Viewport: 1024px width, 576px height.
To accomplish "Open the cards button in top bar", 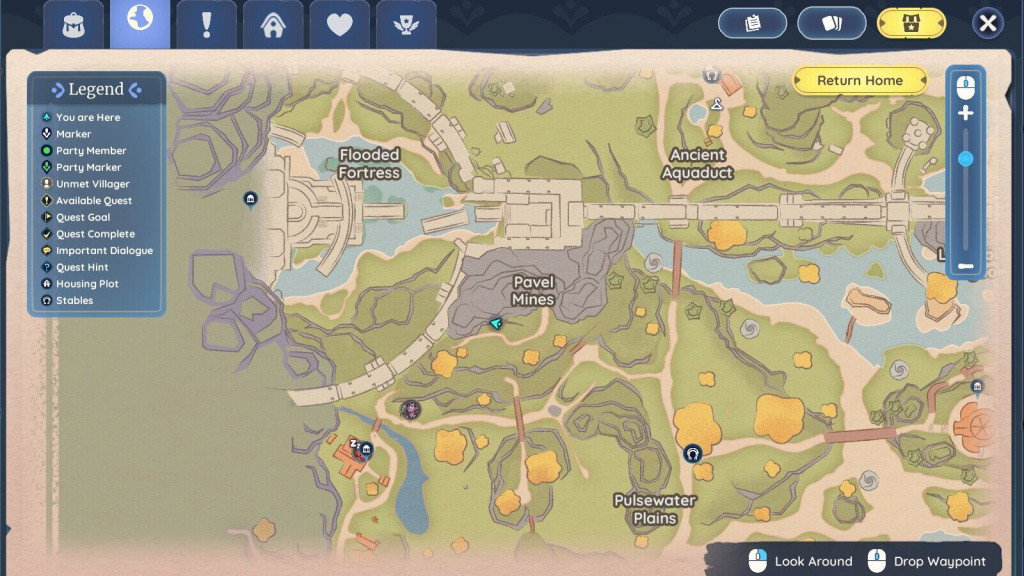I will (x=831, y=23).
